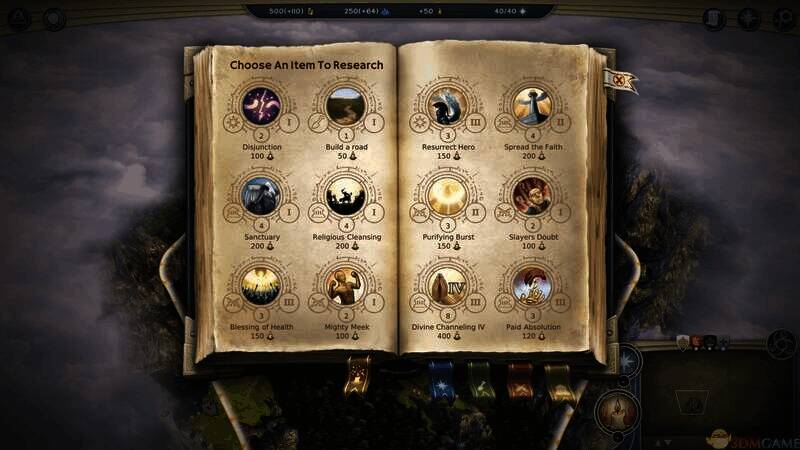Pick Religious Cleansing for research

(x=344, y=196)
